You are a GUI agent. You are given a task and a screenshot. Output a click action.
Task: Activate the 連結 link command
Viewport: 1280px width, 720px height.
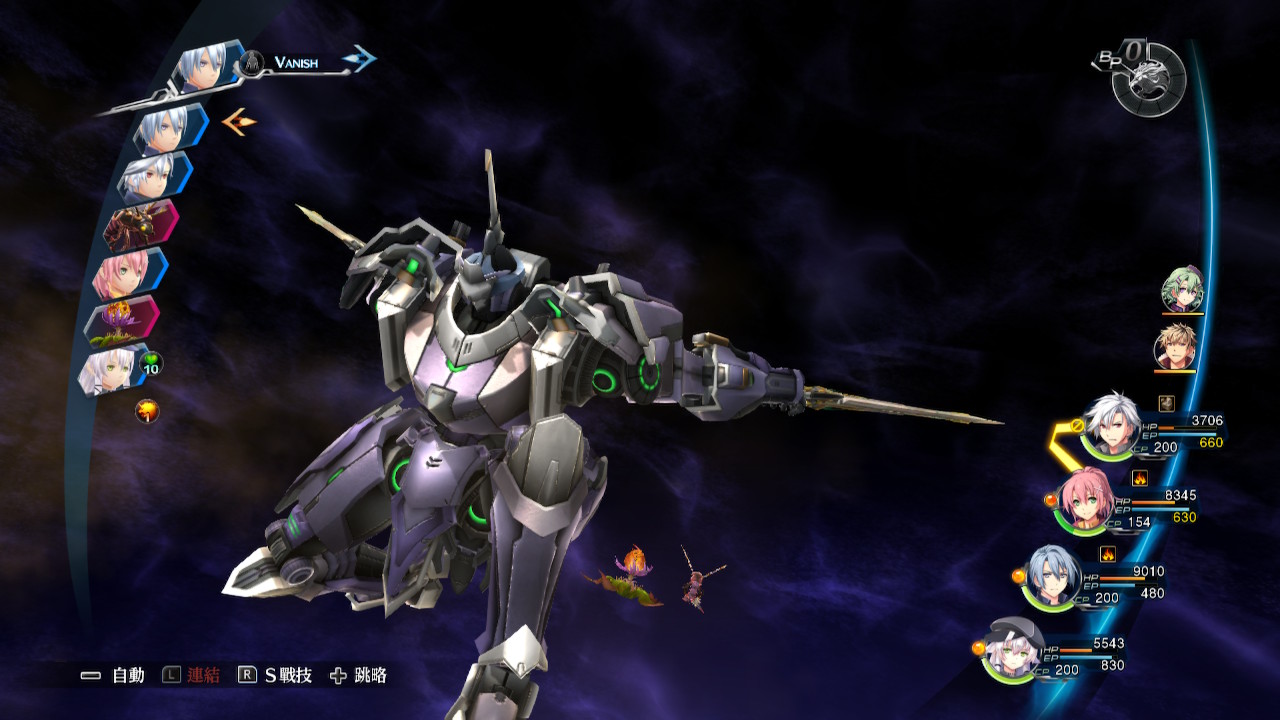point(191,676)
